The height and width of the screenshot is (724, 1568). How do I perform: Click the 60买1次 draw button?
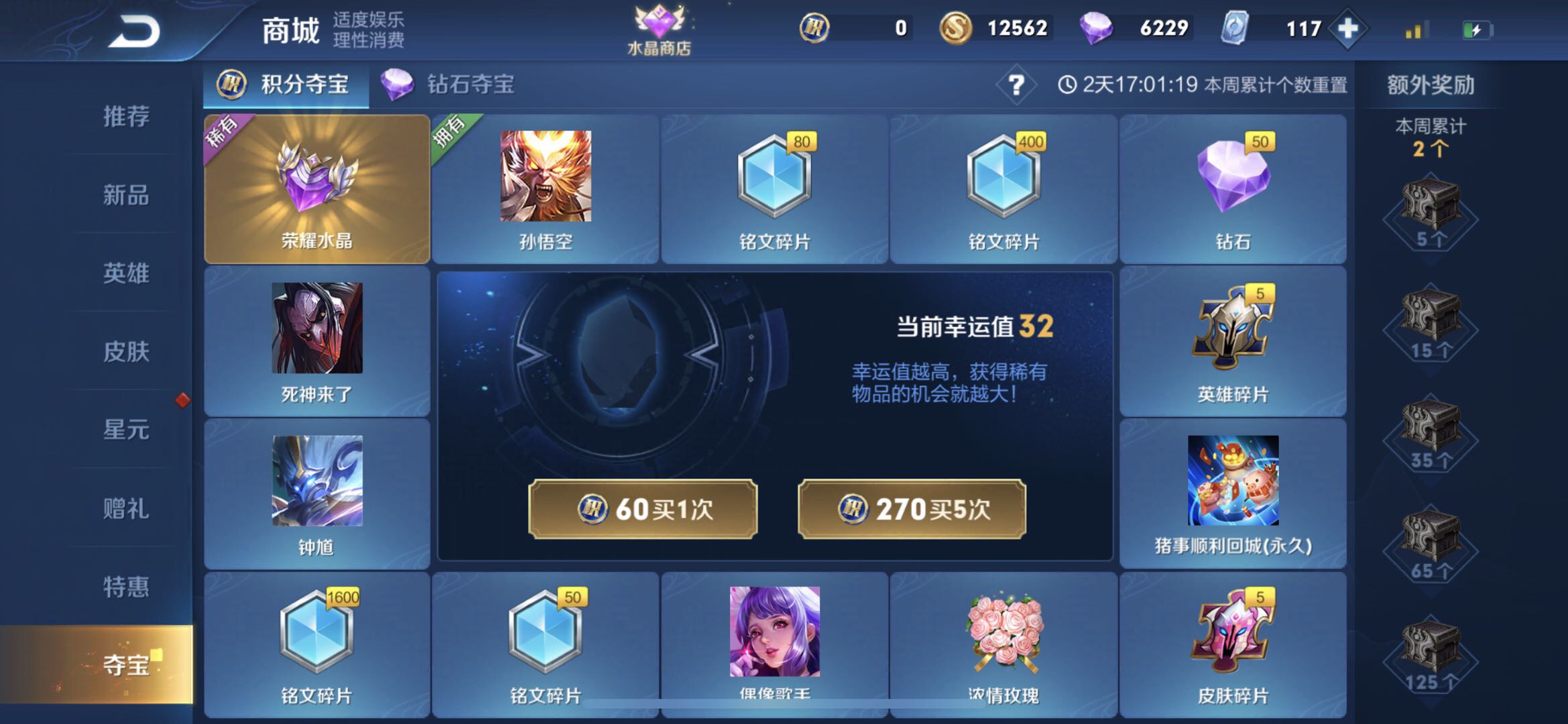(x=642, y=508)
